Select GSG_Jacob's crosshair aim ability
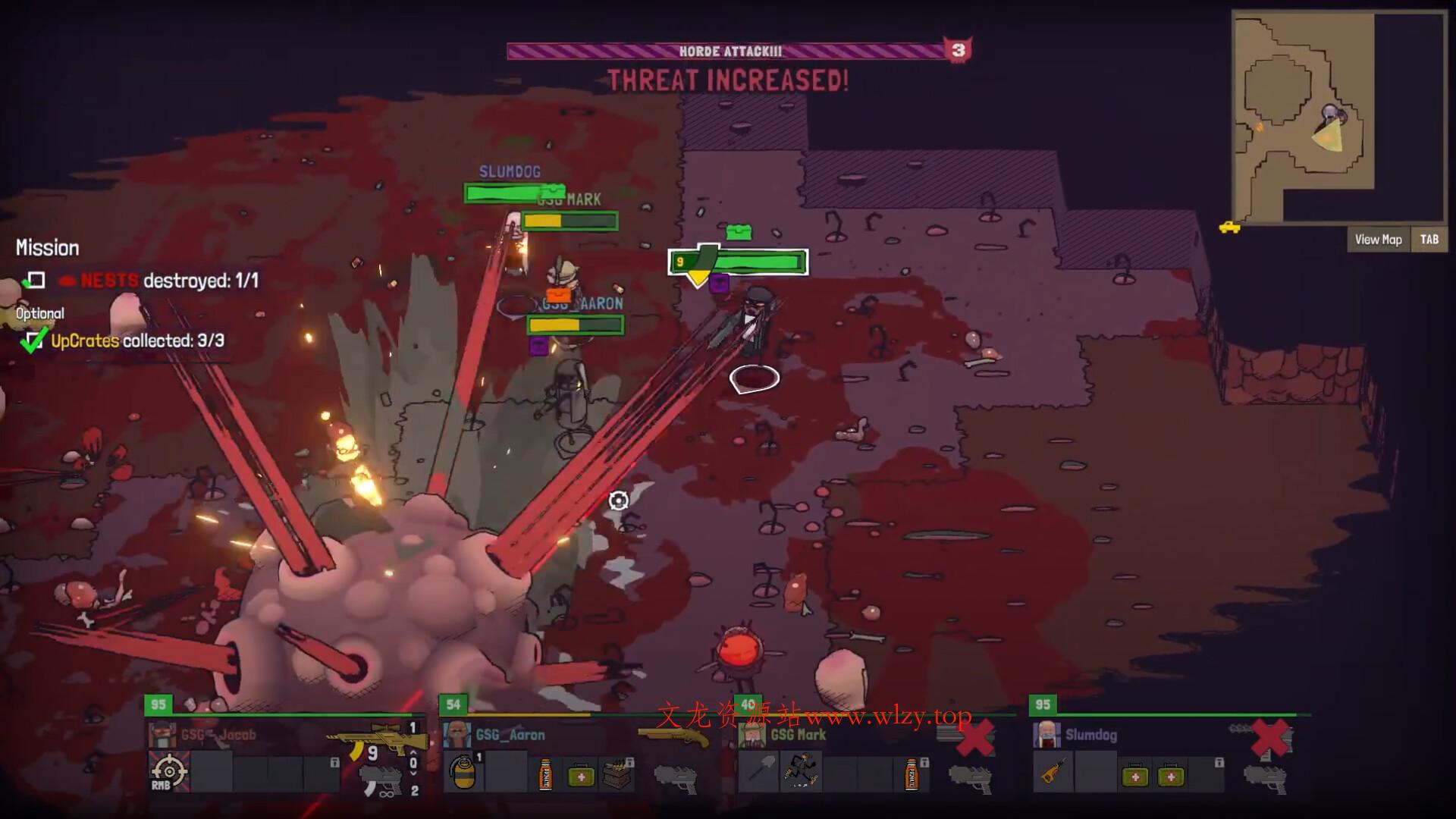The image size is (1456, 819). (x=168, y=772)
